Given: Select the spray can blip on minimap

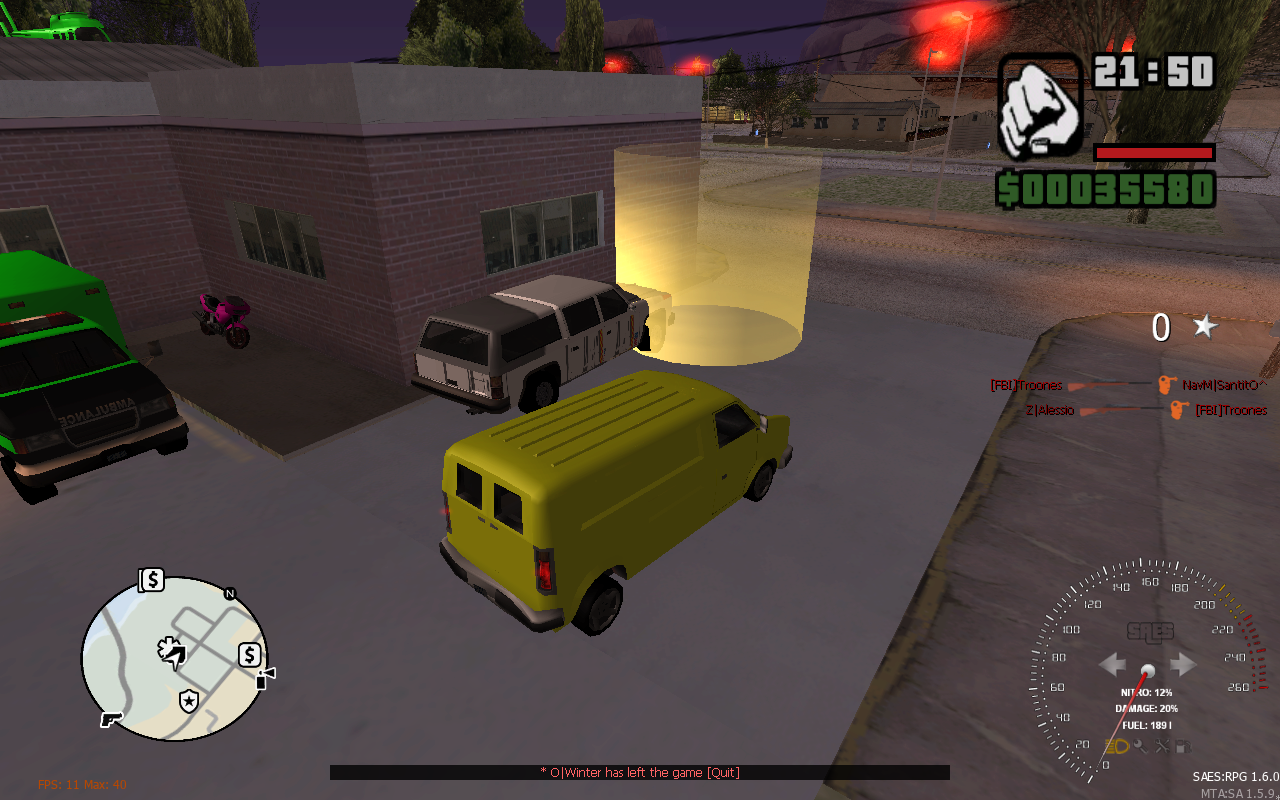Looking at the screenshot, I should (264, 679).
